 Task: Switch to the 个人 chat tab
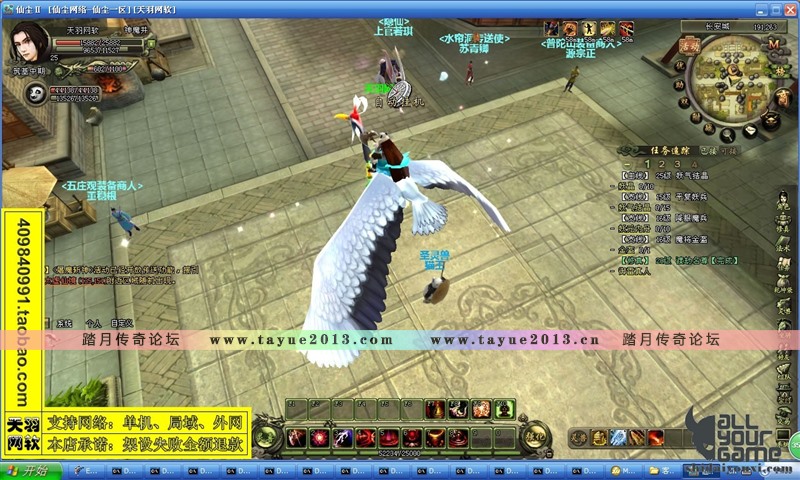[93, 323]
